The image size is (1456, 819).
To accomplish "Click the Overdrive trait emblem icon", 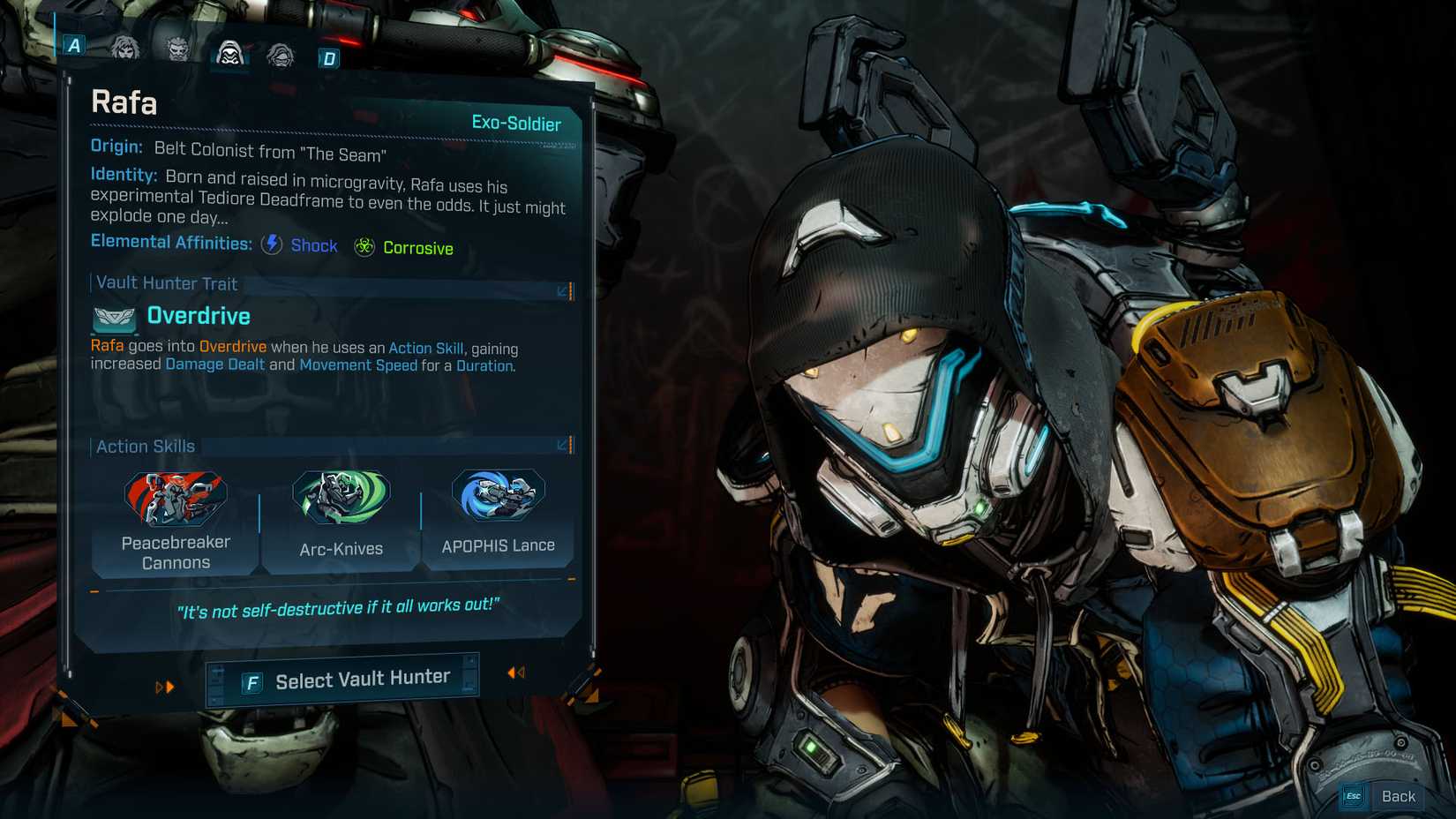I will [112, 319].
